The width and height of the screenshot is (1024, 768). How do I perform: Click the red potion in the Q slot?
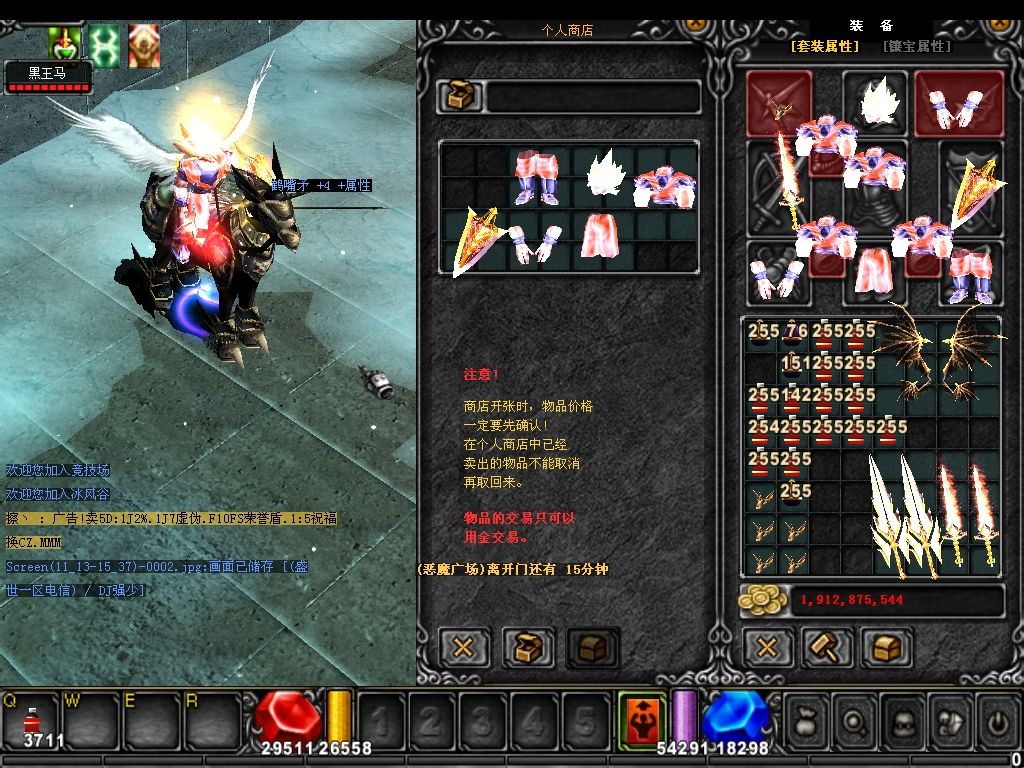(31, 720)
